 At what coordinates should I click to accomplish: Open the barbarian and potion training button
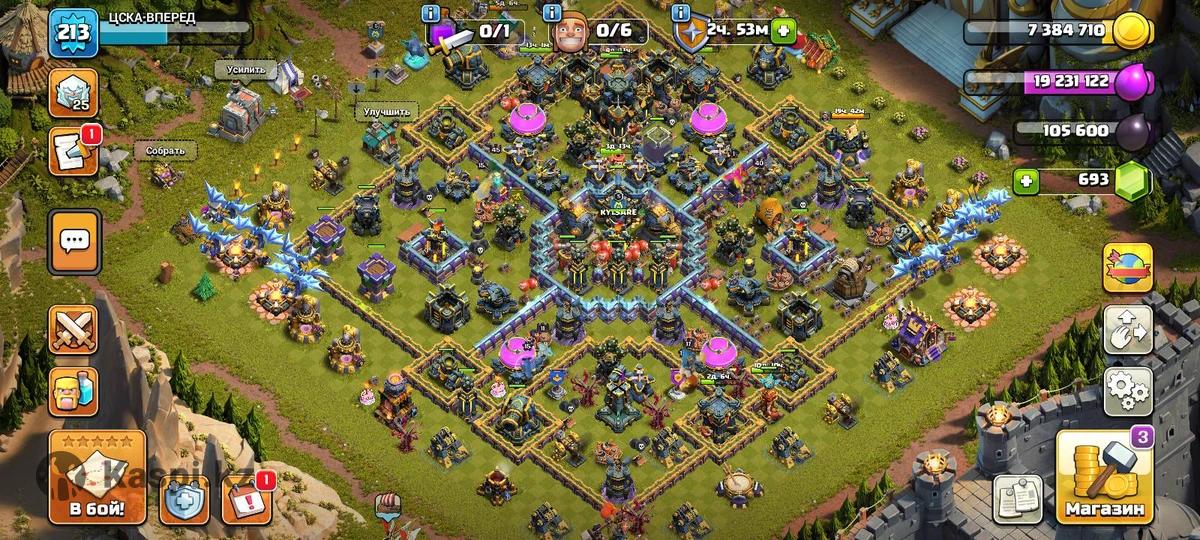74,391
